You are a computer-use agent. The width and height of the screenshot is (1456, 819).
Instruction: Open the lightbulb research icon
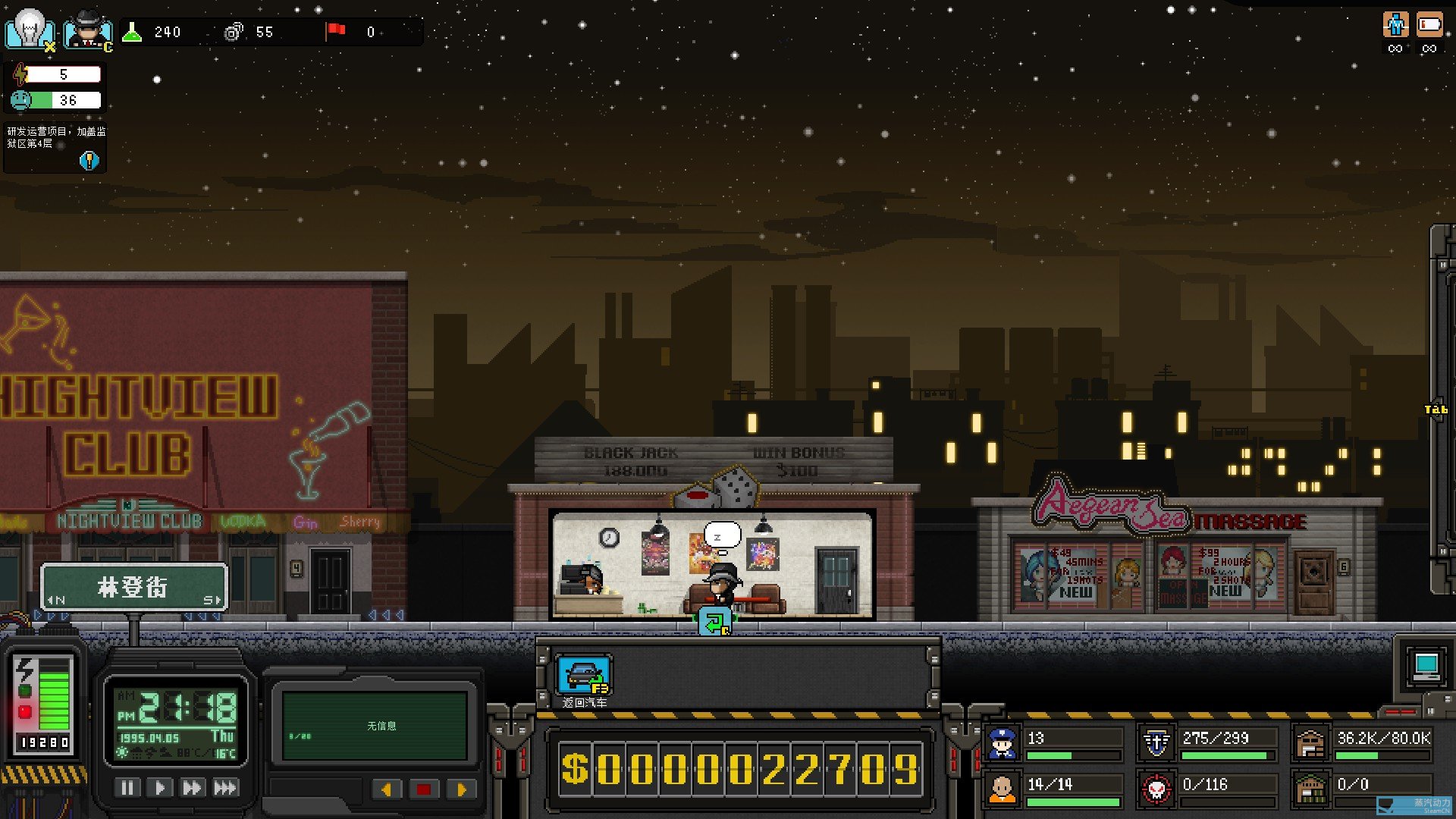click(30, 30)
